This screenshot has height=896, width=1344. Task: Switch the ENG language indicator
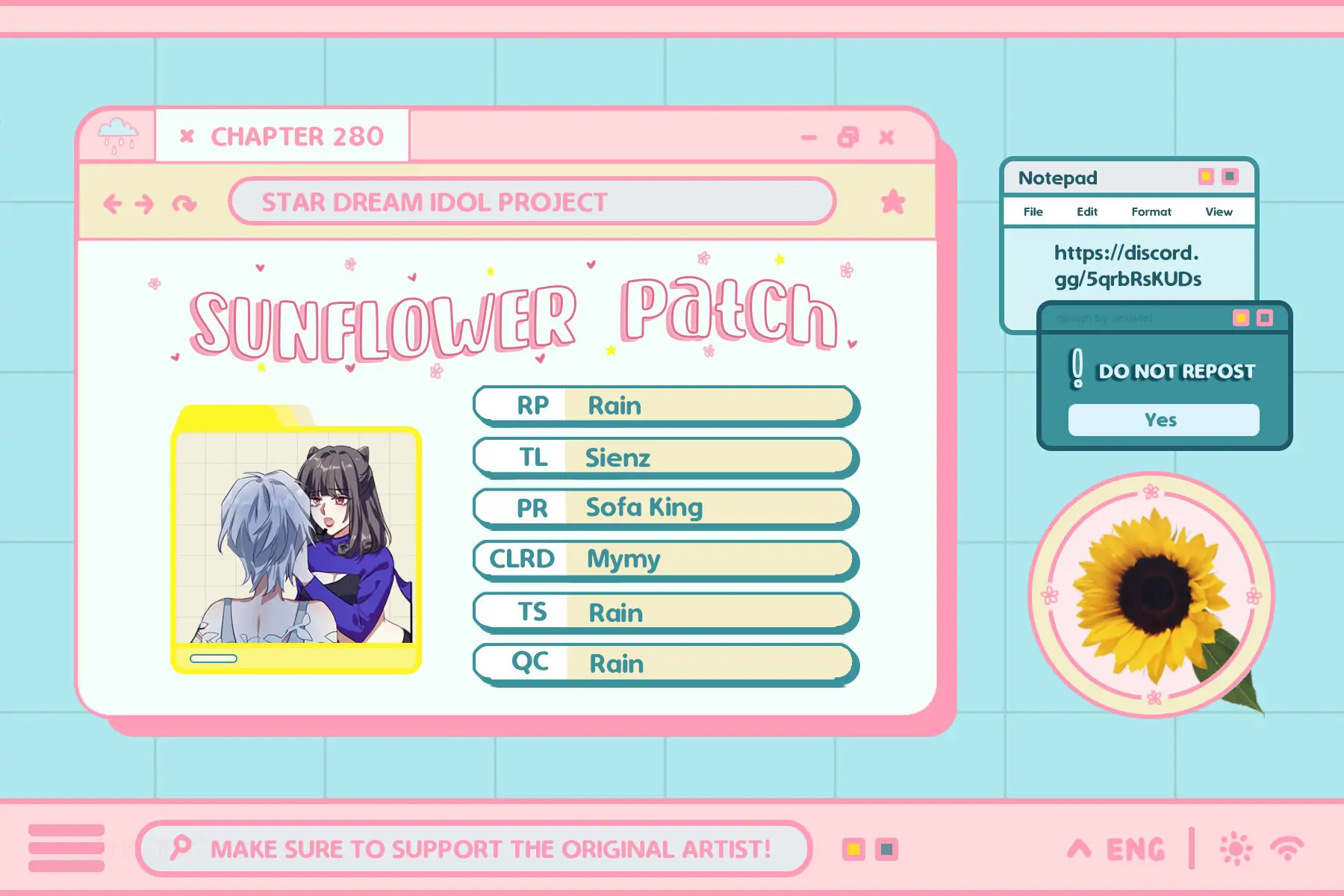pos(1135,849)
